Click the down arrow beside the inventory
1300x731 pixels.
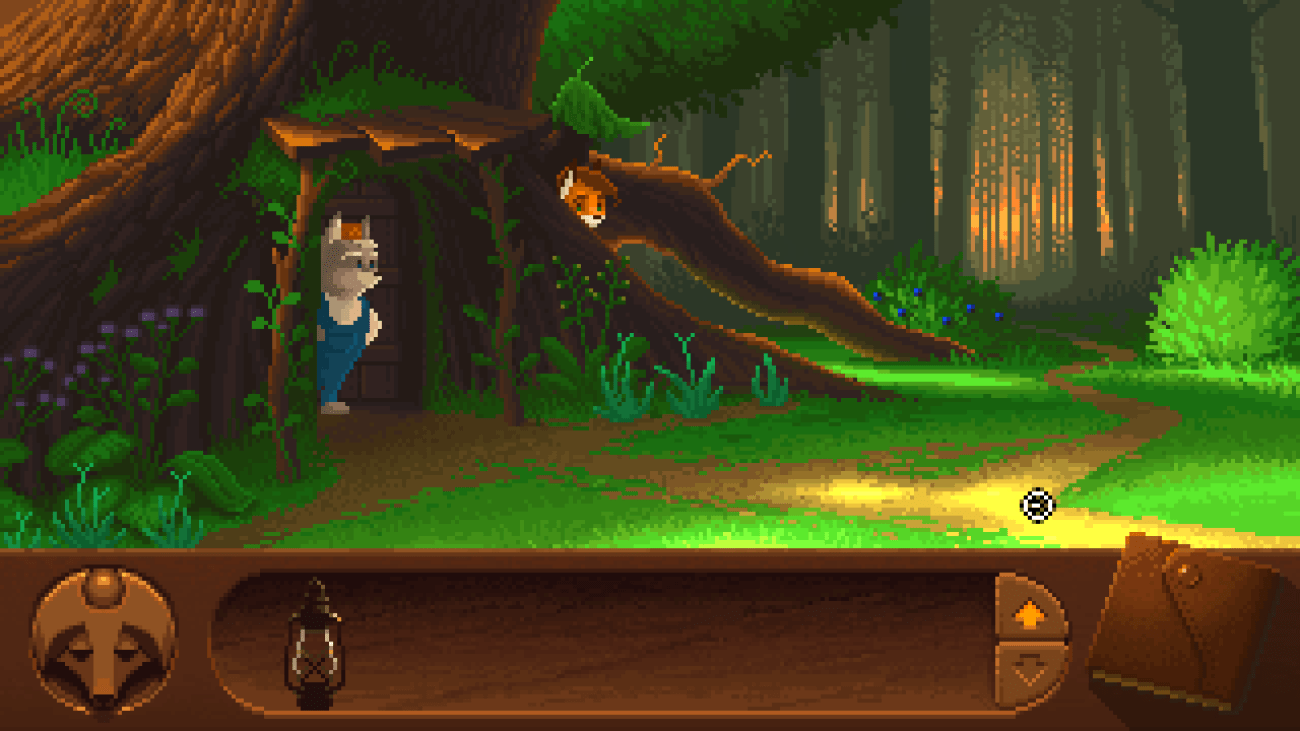1030,668
